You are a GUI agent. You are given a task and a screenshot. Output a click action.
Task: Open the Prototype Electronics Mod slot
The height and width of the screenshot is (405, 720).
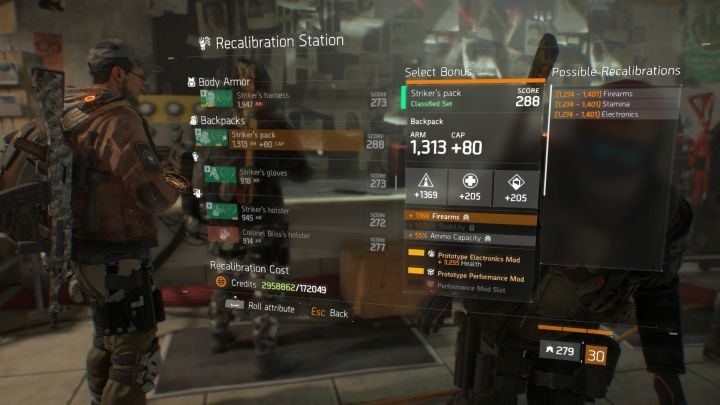point(472,256)
